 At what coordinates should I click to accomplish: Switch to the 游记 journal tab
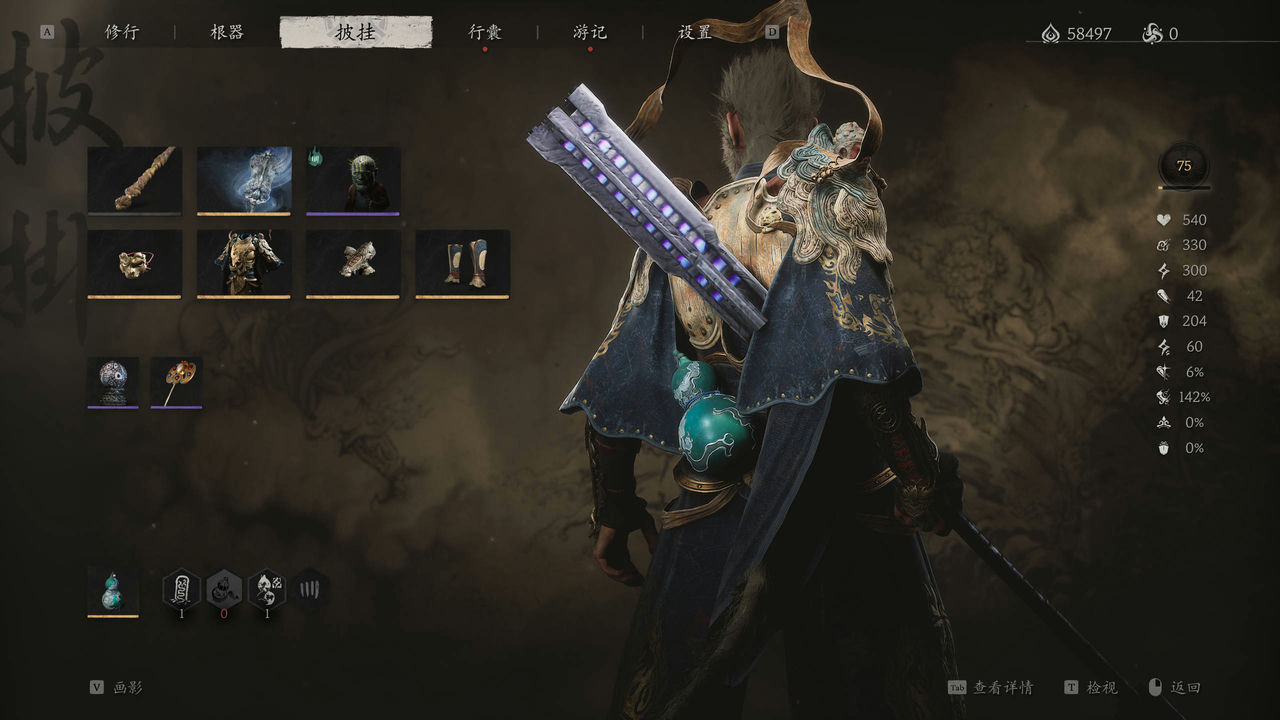click(x=590, y=32)
